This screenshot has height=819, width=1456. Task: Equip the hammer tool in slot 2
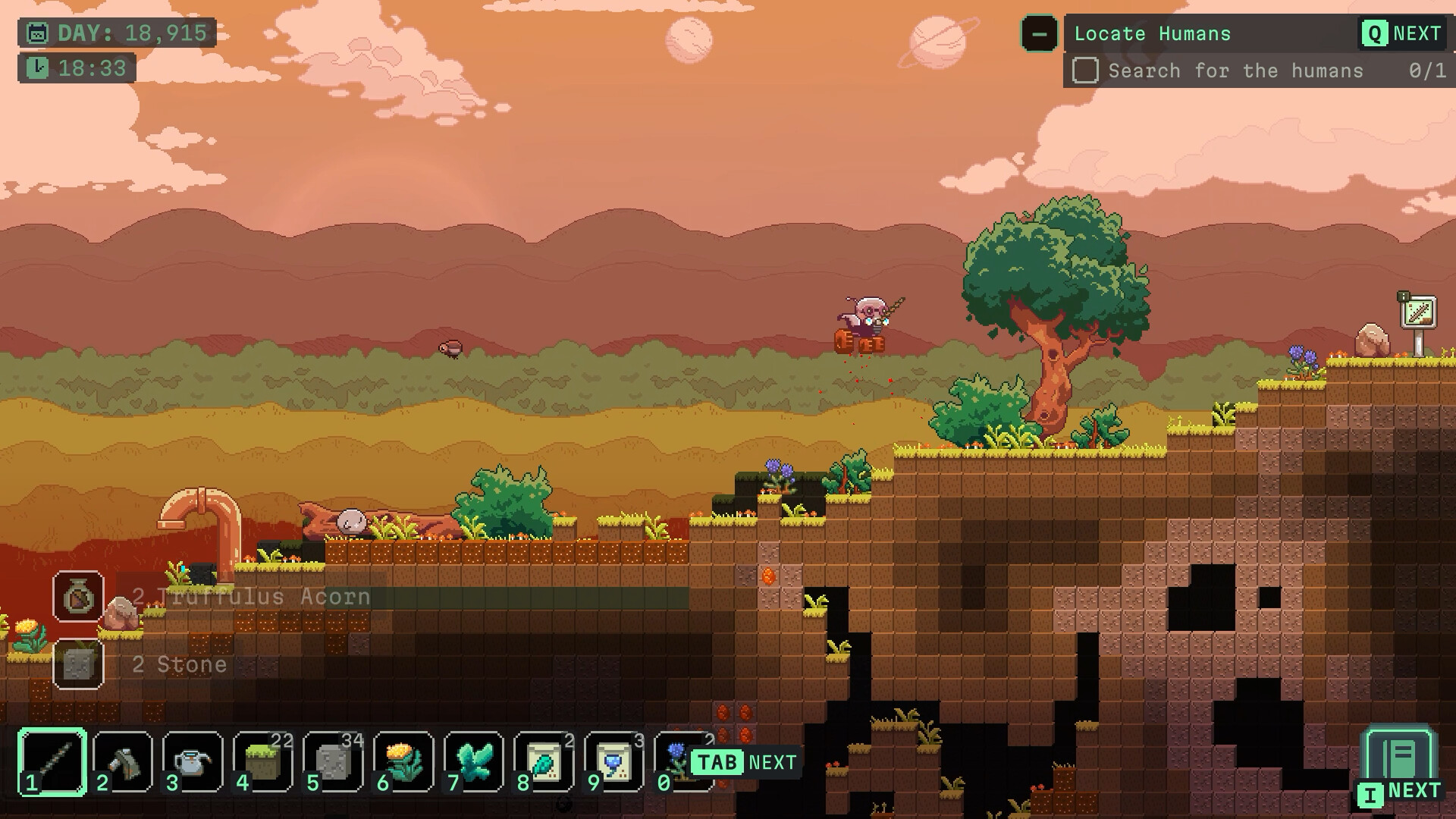(x=123, y=761)
